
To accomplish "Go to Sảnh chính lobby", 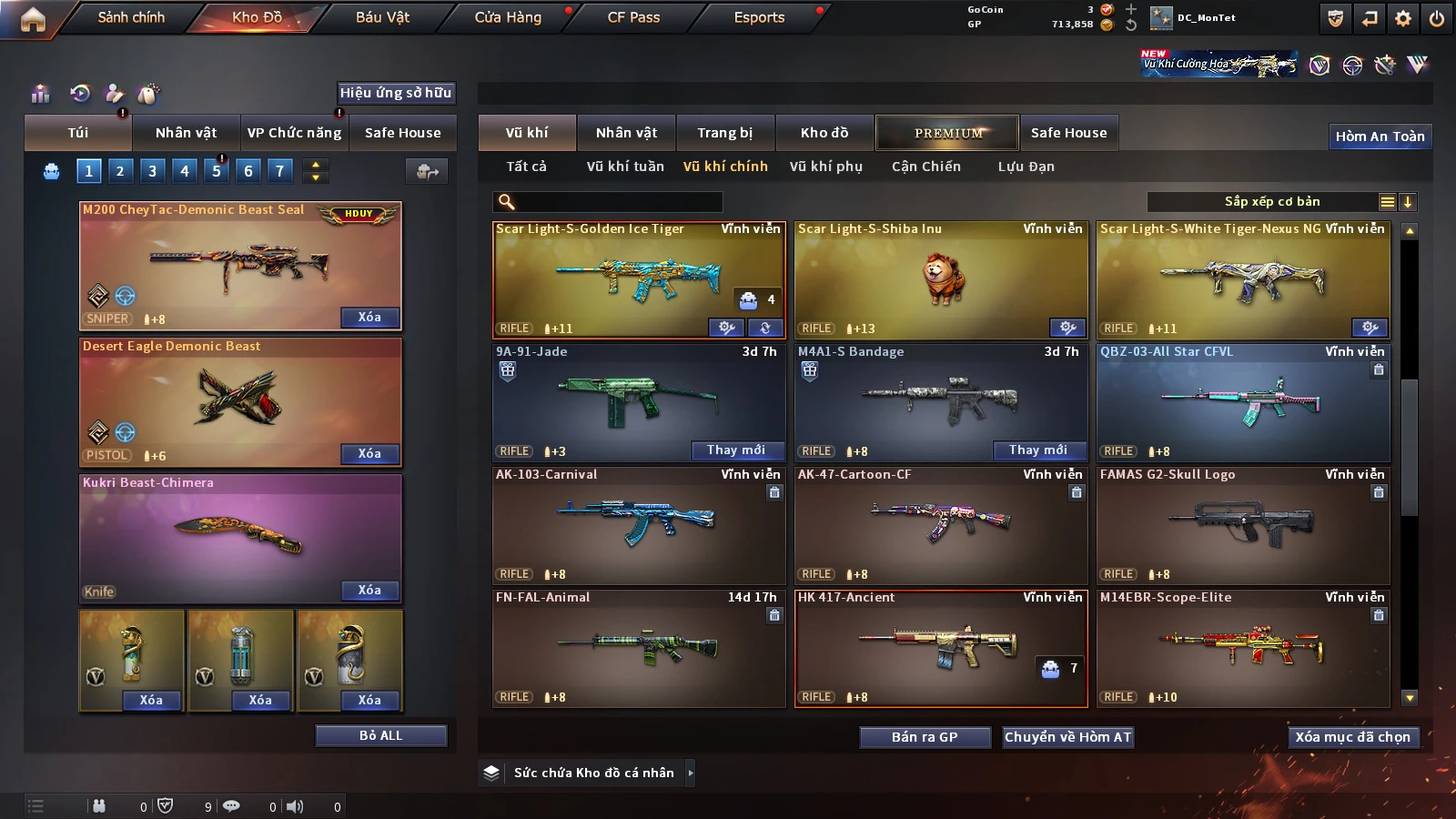I will (131, 17).
